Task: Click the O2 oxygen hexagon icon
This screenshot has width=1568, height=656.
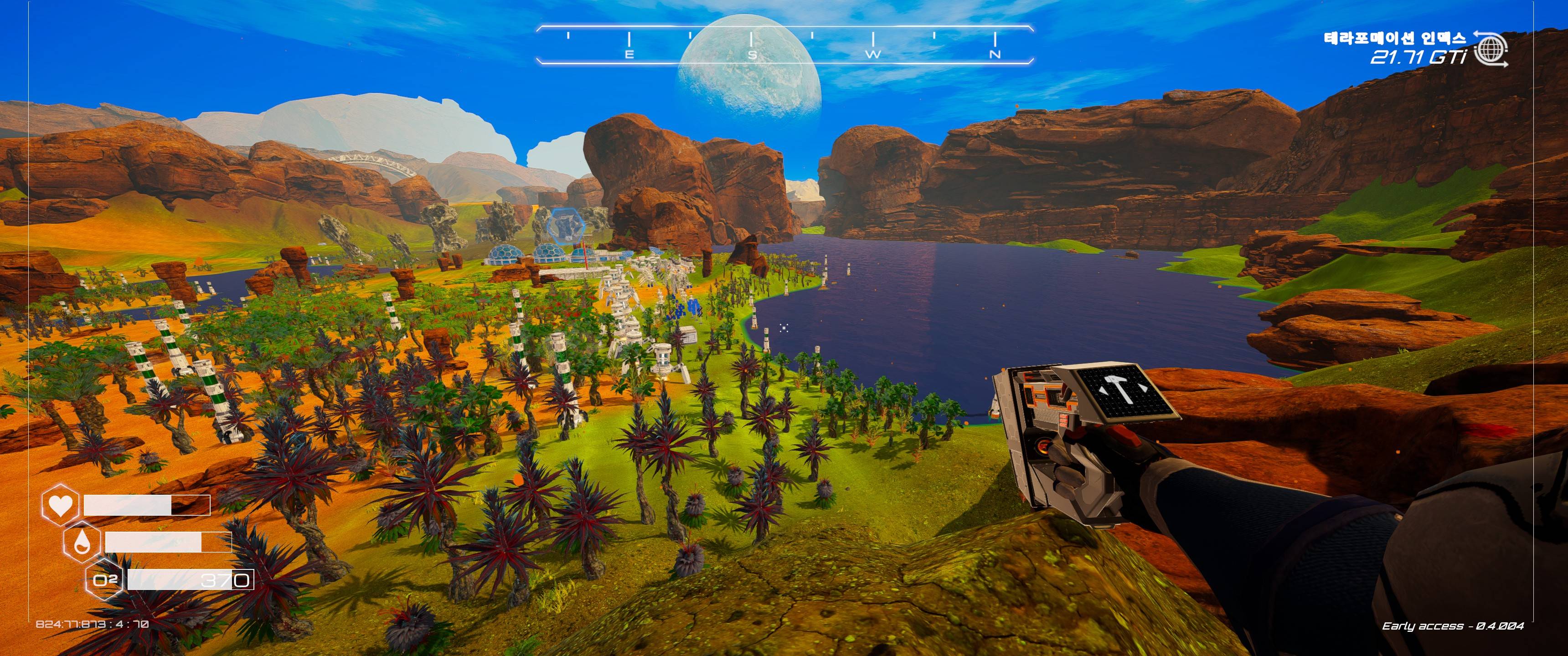Action: 104,579
